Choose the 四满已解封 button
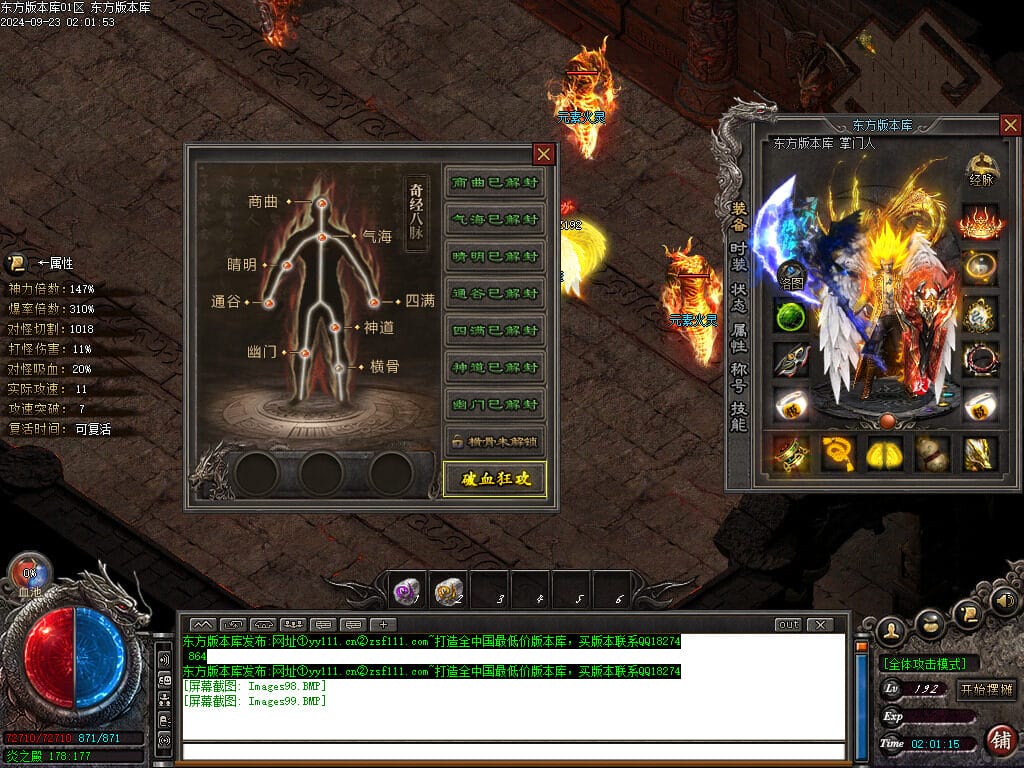This screenshot has width=1024, height=768. click(495, 331)
